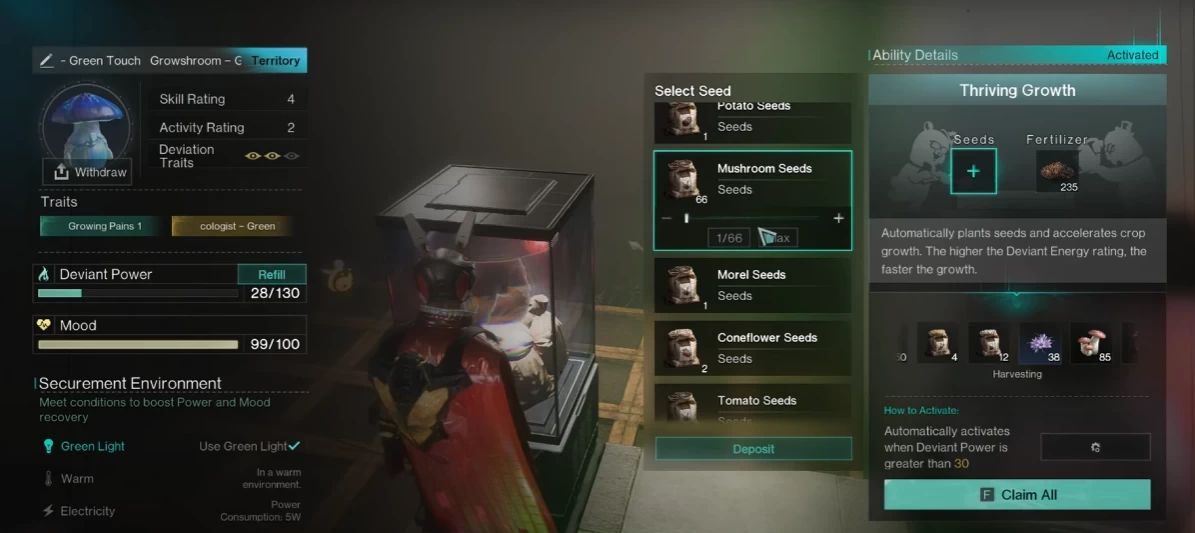Open activation threshold gear setting

(1095, 447)
